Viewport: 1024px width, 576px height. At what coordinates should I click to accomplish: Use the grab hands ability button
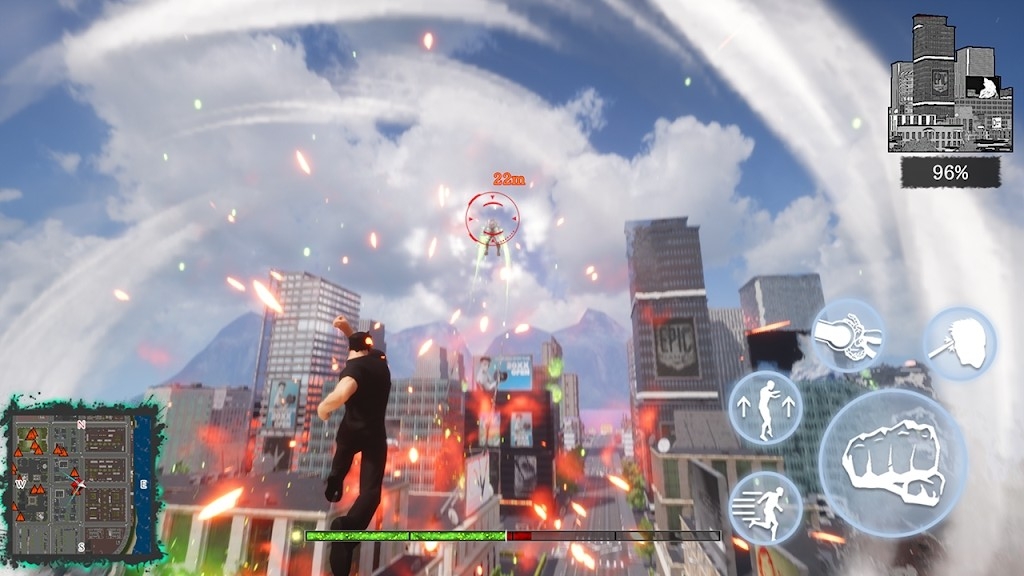pyautogui.click(x=847, y=336)
